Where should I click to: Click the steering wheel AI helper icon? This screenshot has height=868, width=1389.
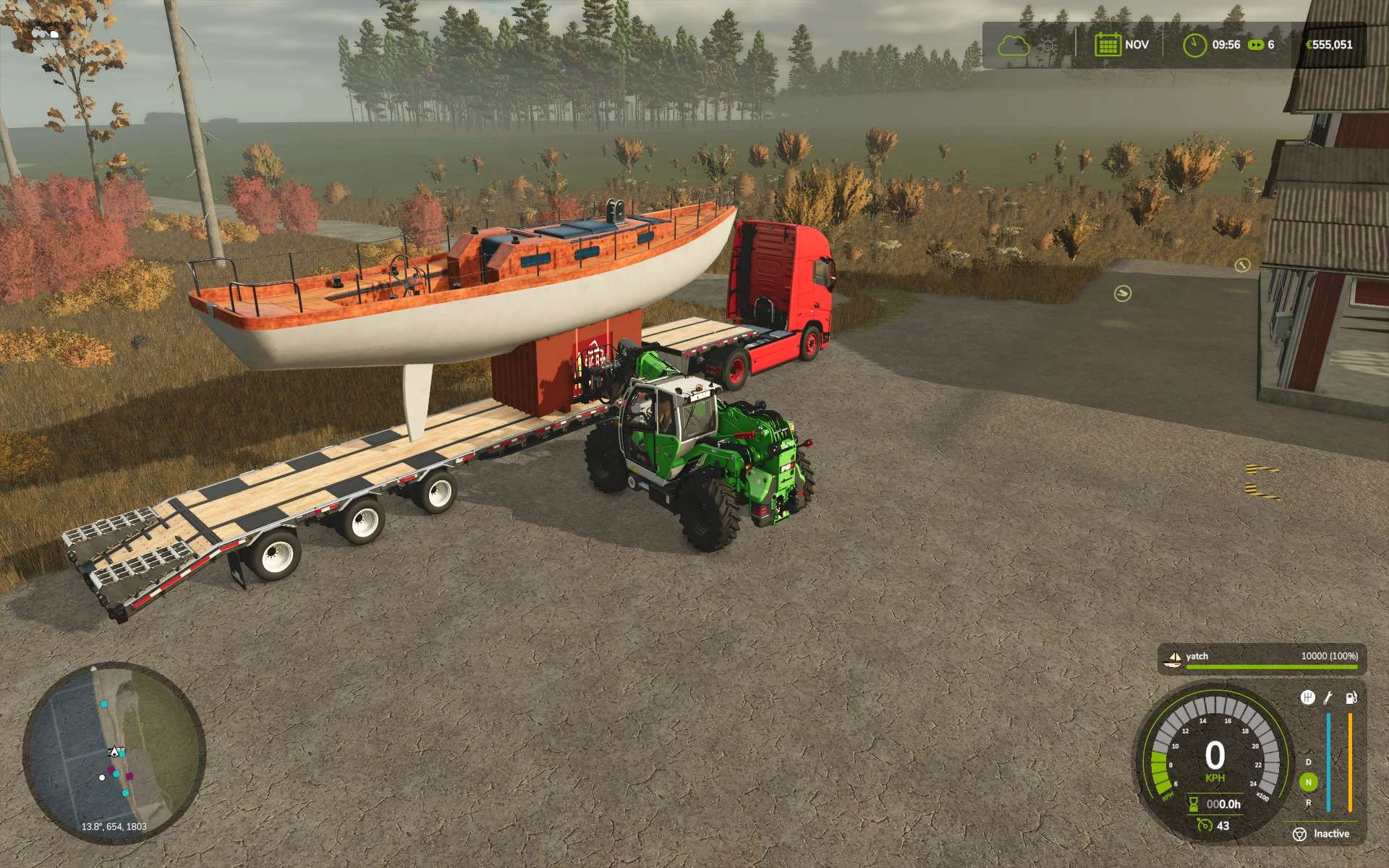tap(1299, 834)
